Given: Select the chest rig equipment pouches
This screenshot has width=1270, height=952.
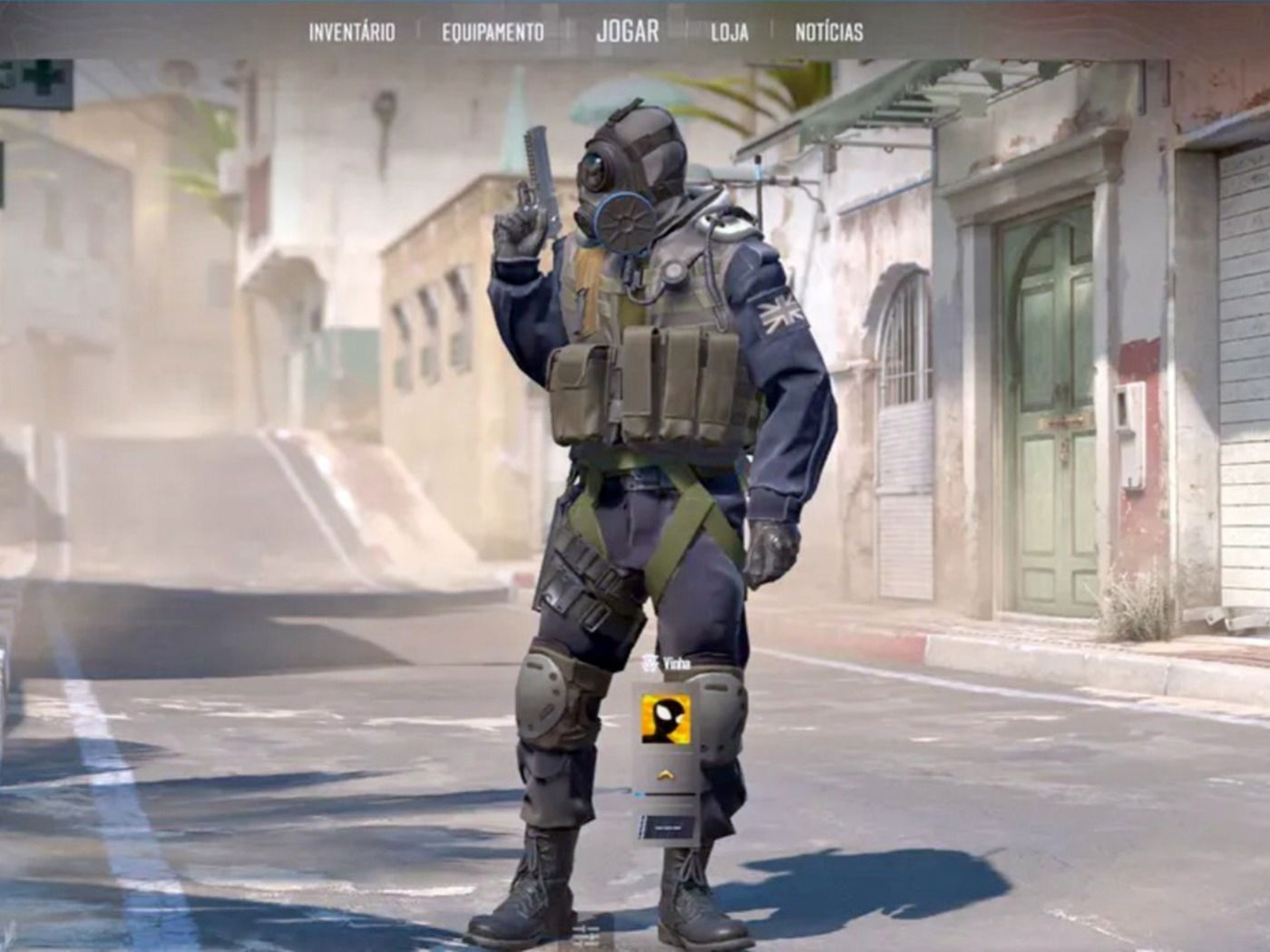Looking at the screenshot, I should [x=653, y=381].
